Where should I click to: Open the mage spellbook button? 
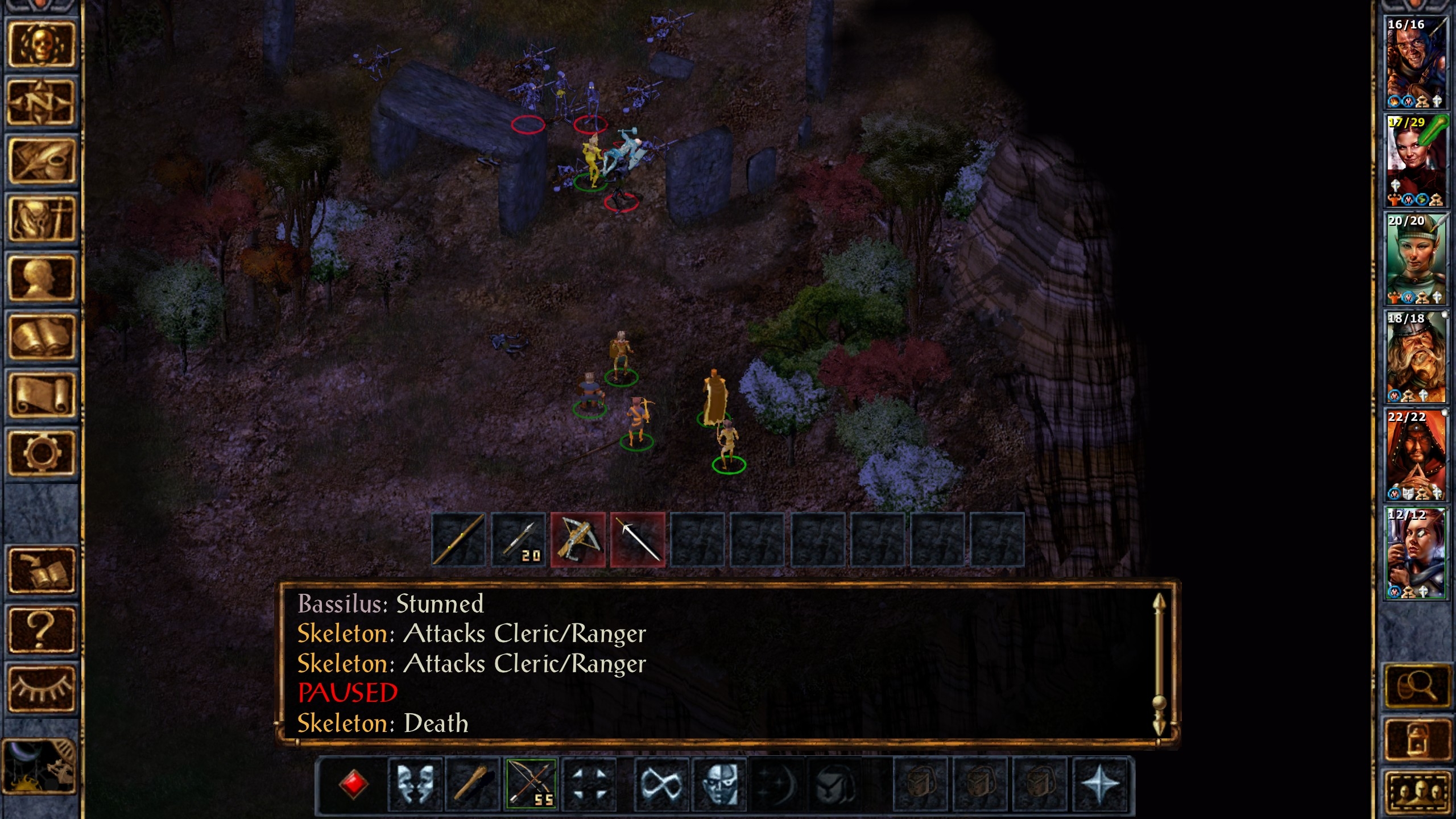(x=41, y=337)
